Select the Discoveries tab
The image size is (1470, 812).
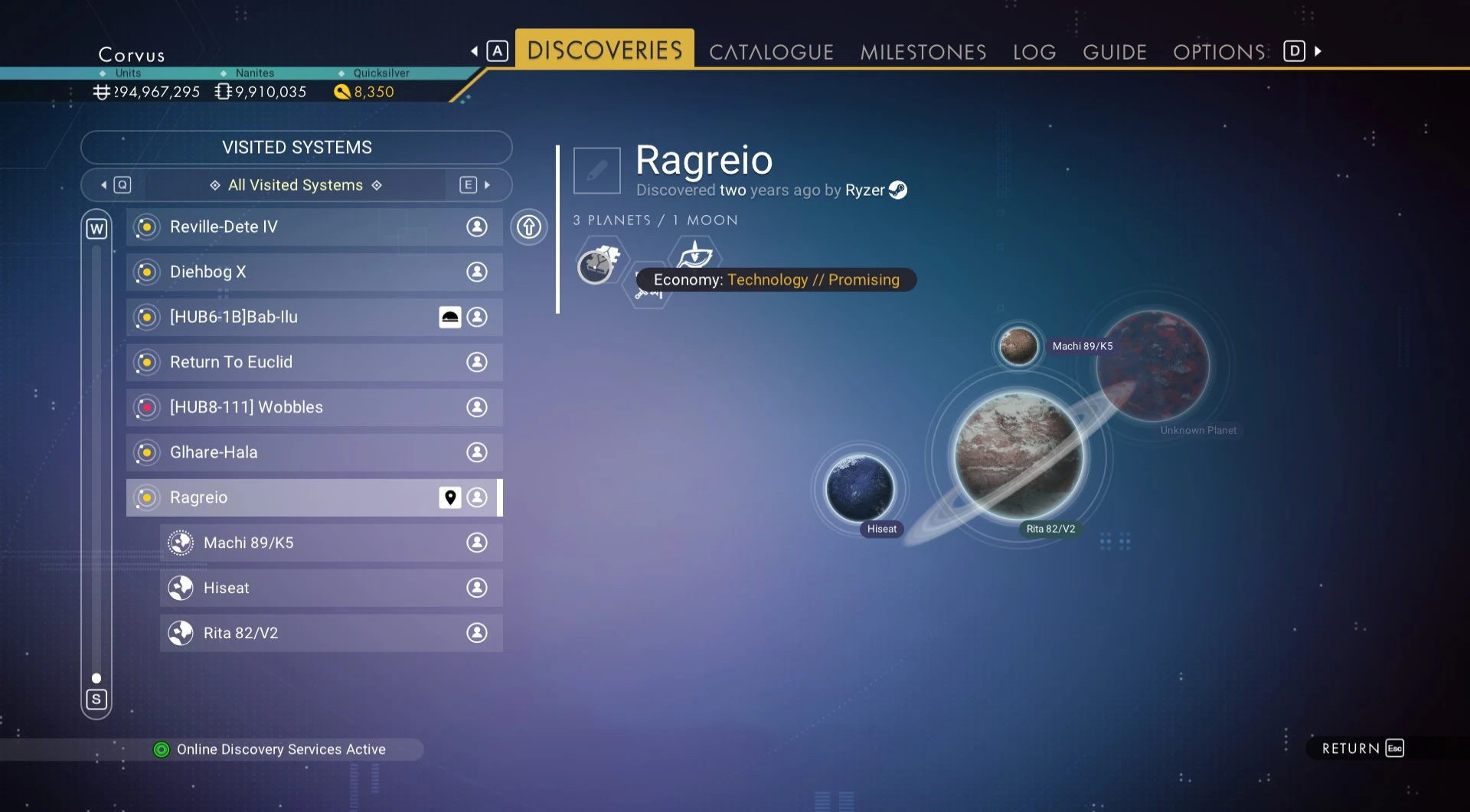click(604, 51)
